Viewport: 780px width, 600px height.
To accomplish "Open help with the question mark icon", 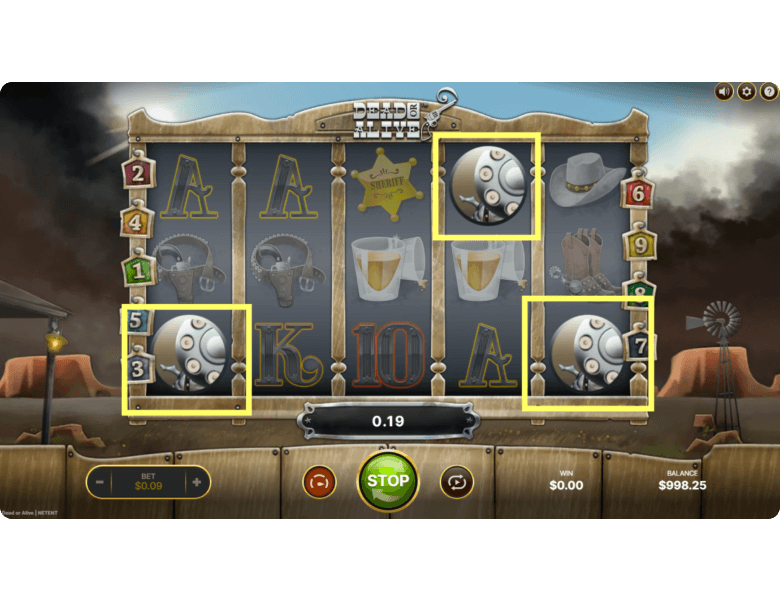I will pyautogui.click(x=769, y=92).
